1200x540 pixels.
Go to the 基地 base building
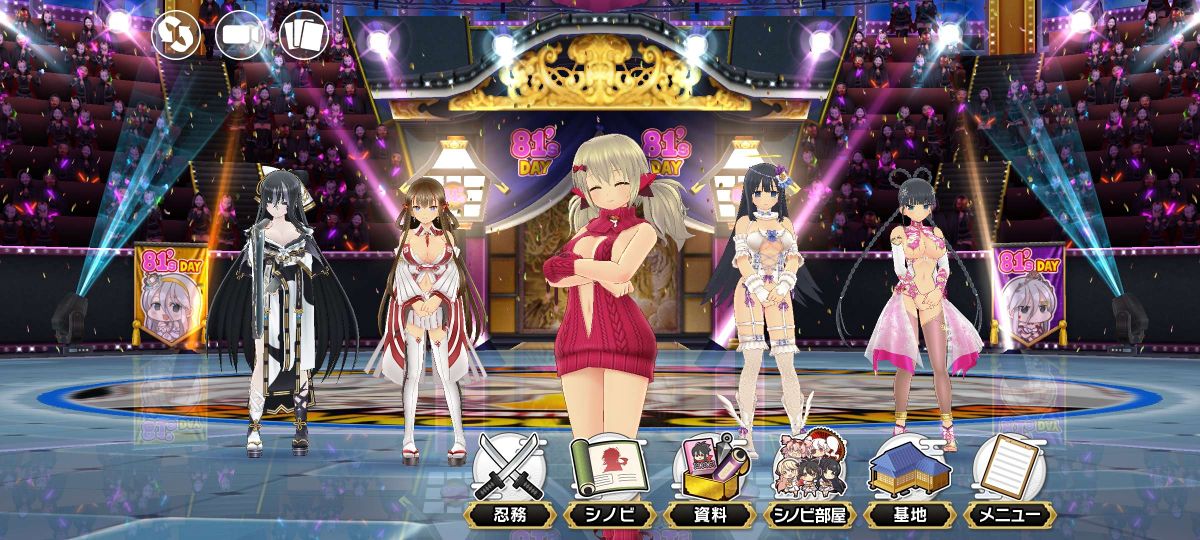[x=909, y=478]
